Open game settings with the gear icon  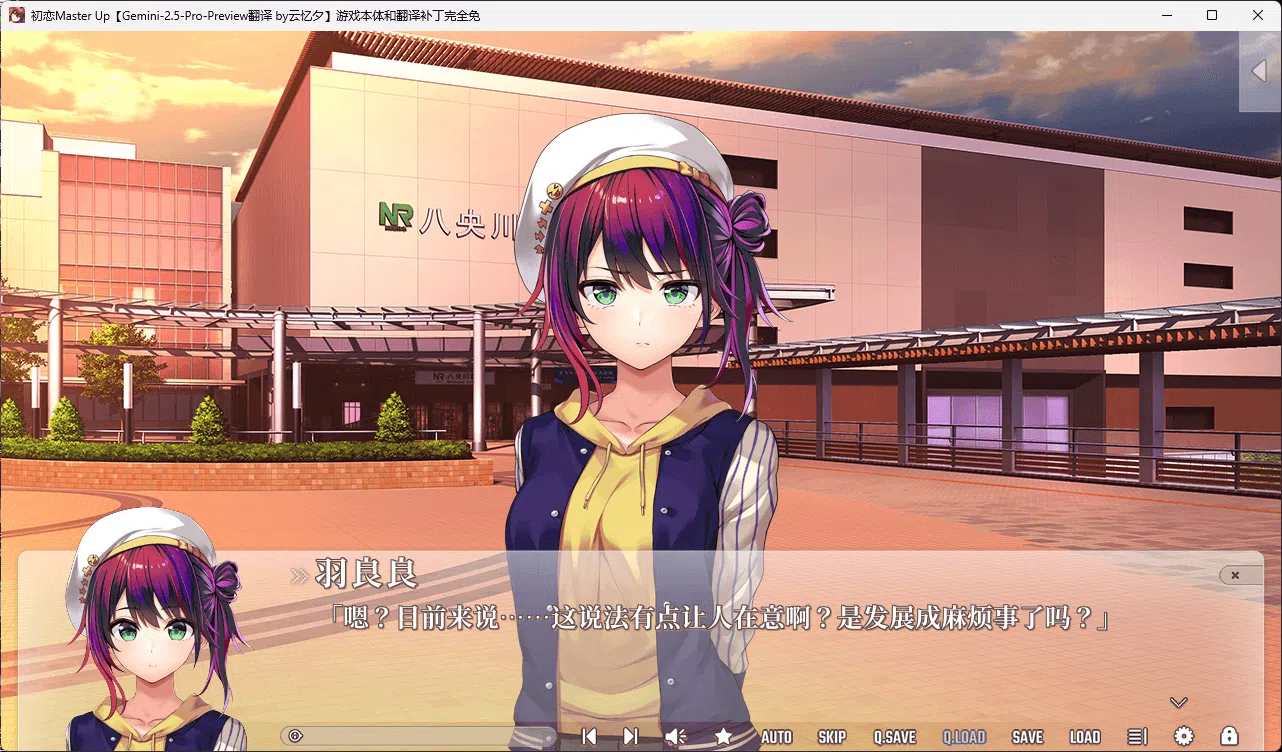[x=1185, y=736]
